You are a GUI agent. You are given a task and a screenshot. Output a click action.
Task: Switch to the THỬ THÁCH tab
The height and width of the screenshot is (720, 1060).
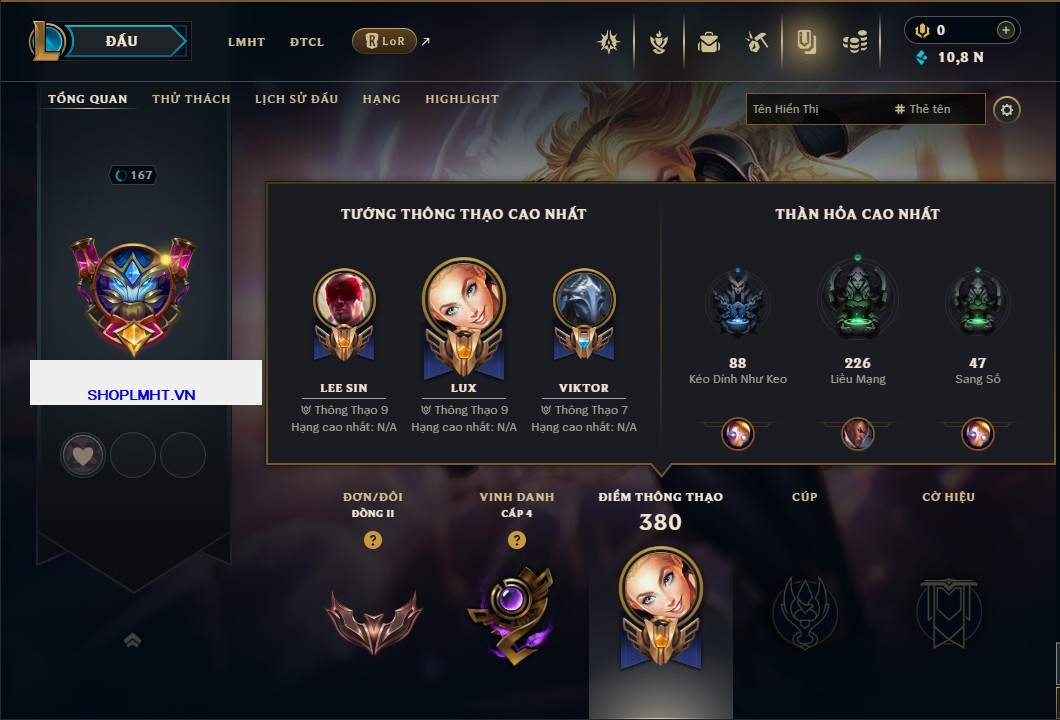(191, 99)
